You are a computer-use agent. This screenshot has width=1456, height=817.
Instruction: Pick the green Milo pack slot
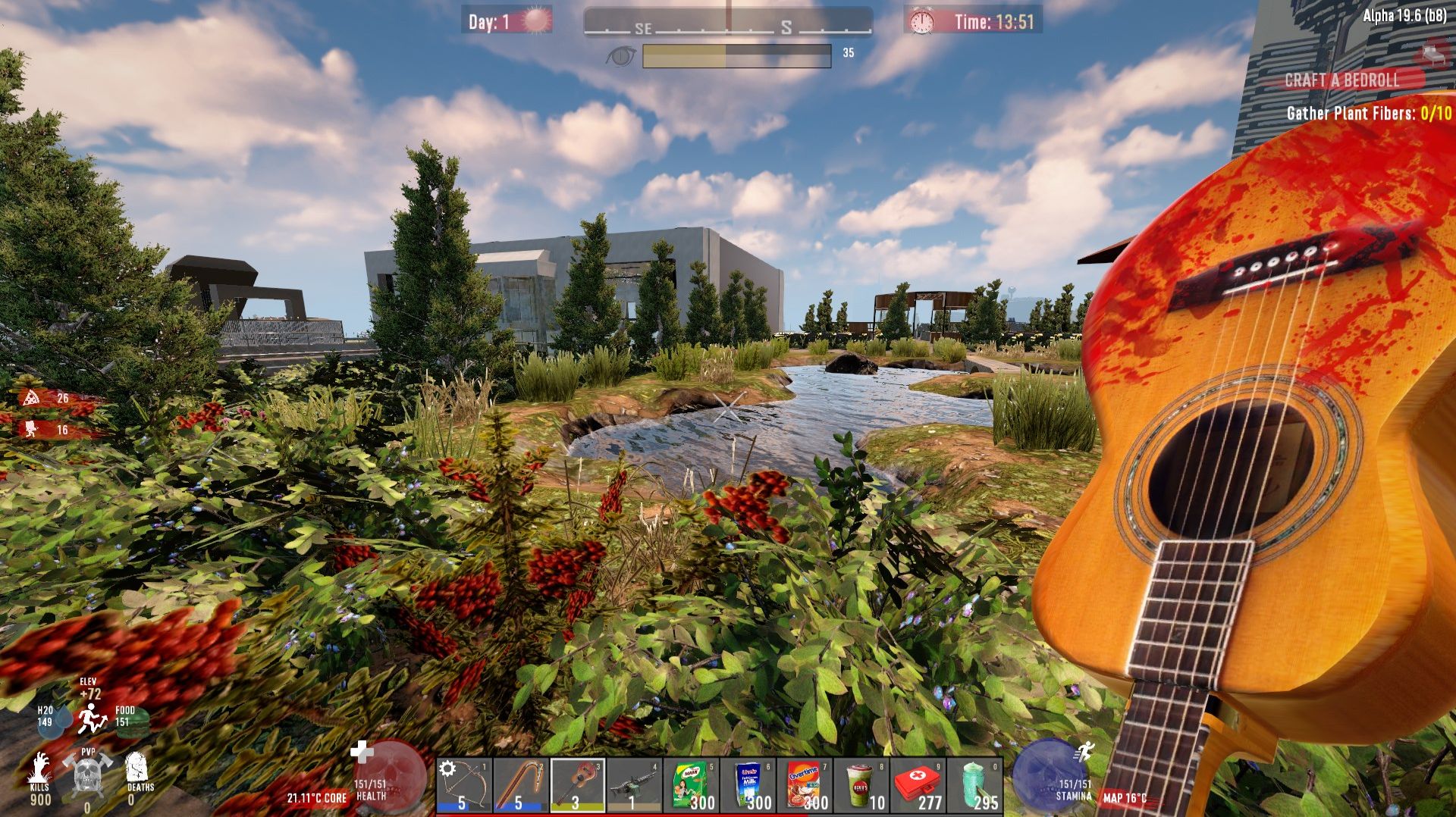(x=691, y=785)
